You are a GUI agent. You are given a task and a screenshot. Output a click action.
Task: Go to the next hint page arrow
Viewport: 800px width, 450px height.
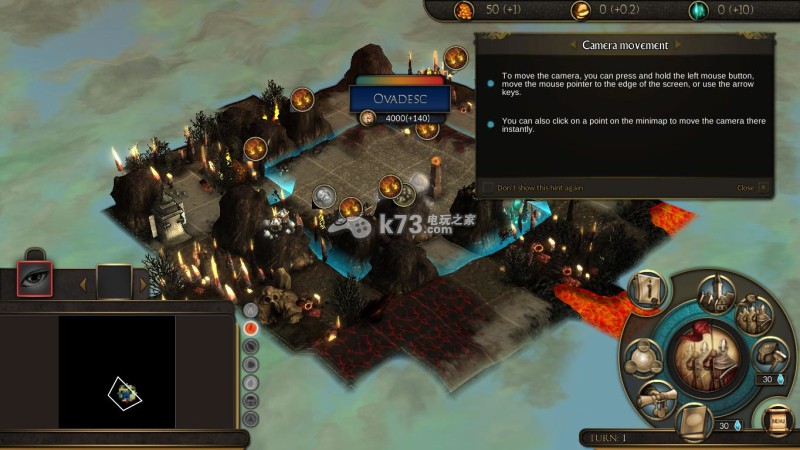tap(678, 45)
